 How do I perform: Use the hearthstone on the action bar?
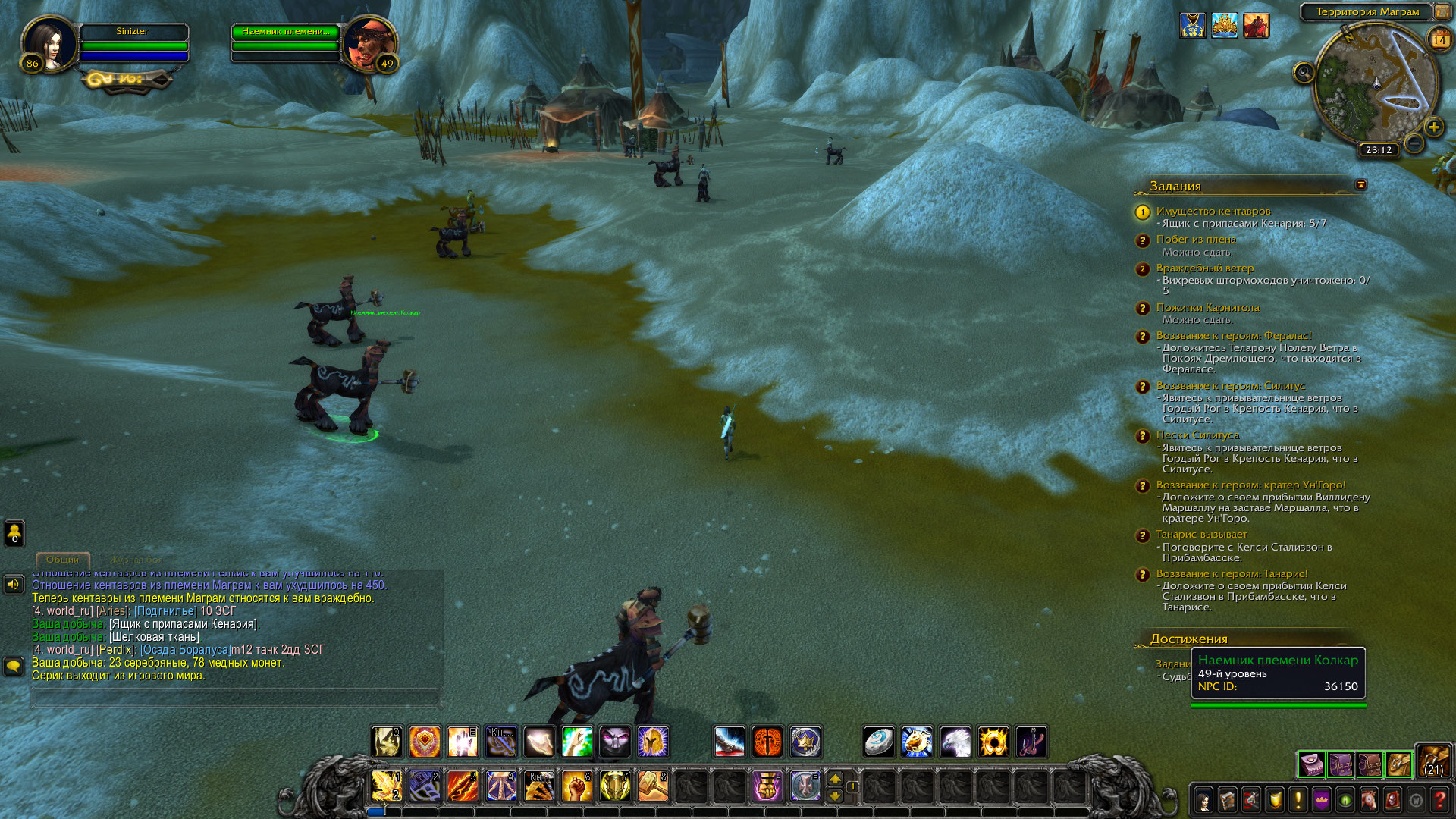879,742
